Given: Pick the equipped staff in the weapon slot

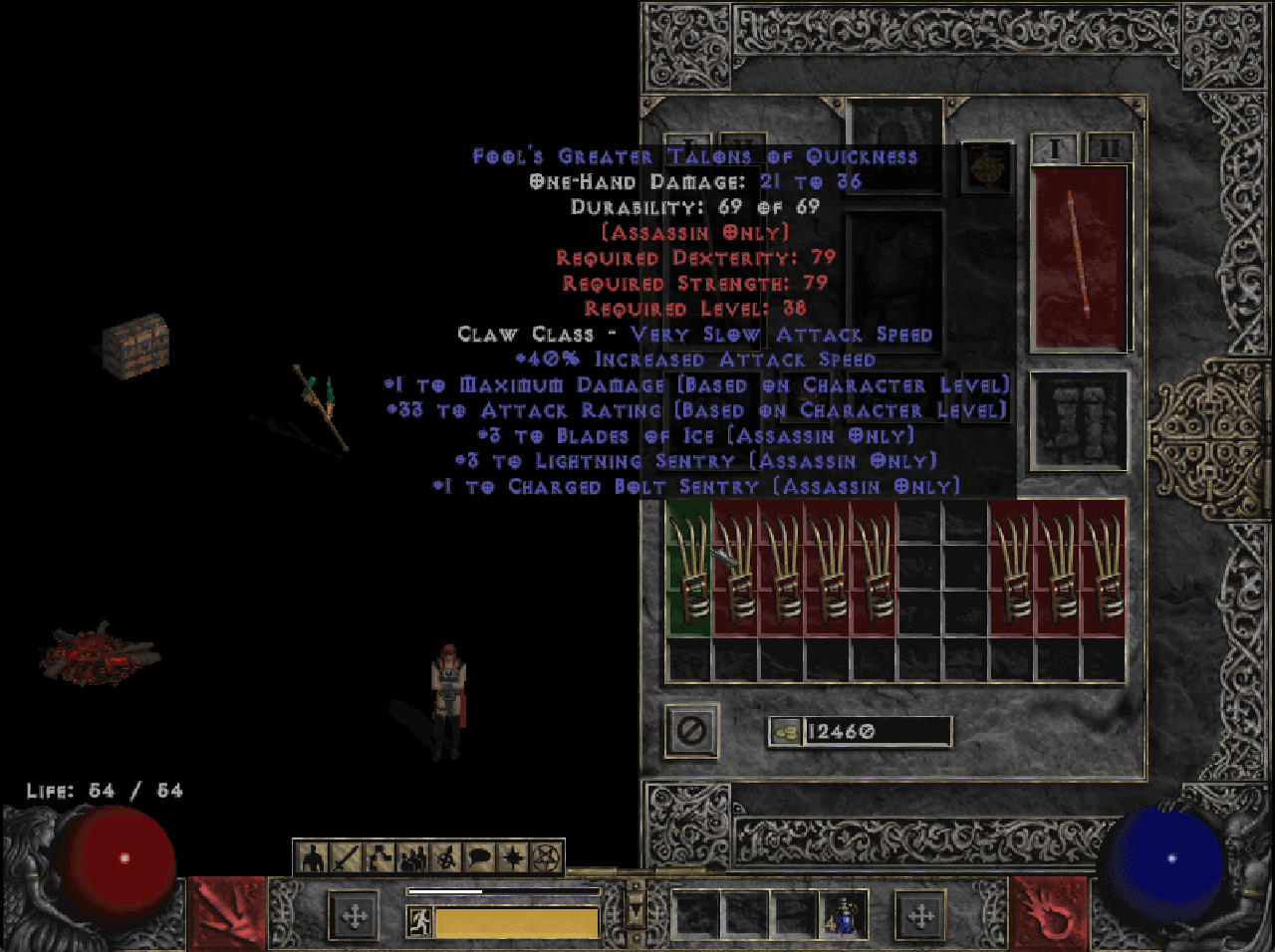Looking at the screenshot, I should [x=1079, y=257].
